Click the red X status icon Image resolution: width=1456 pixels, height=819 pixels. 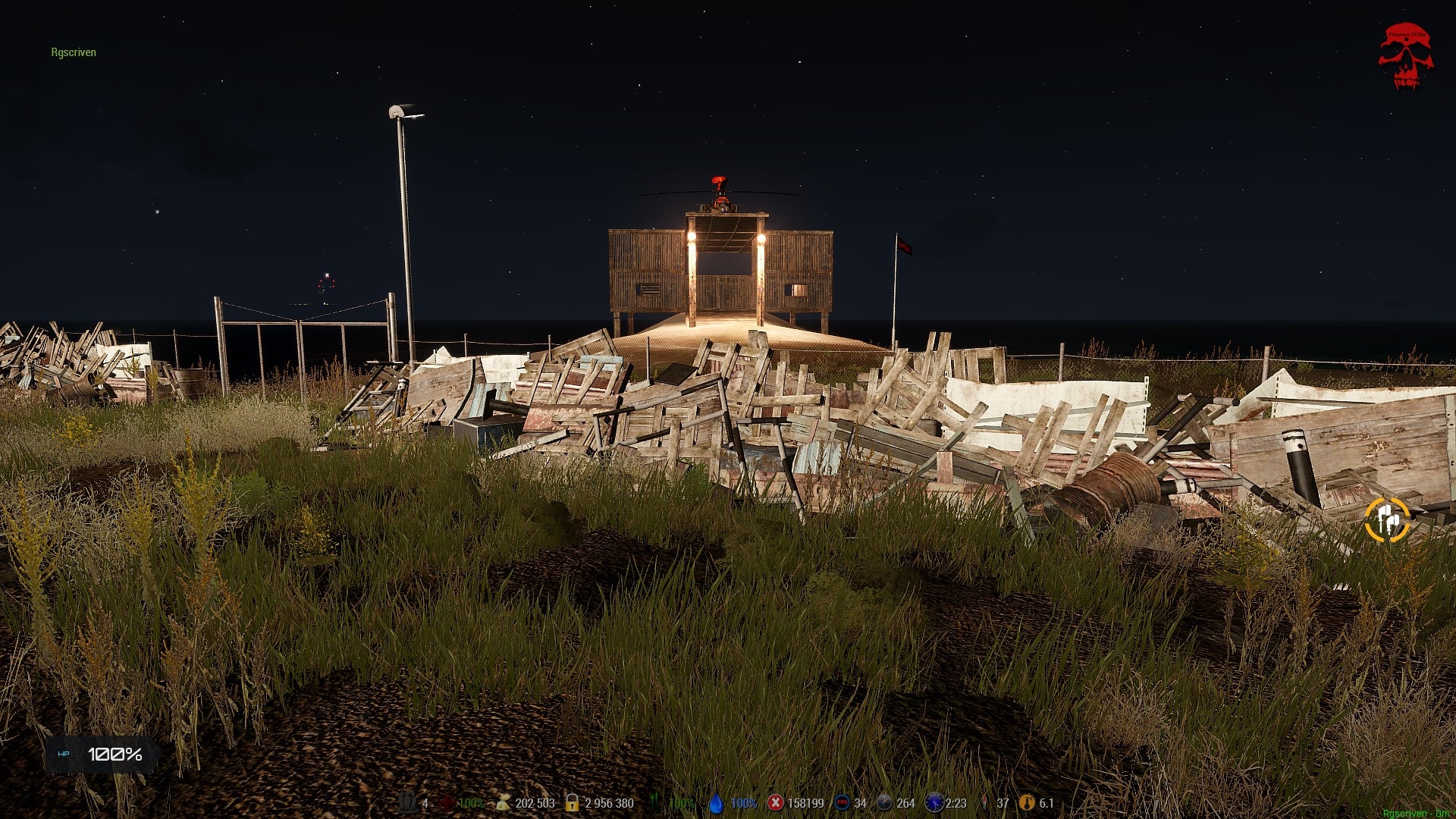point(775,803)
